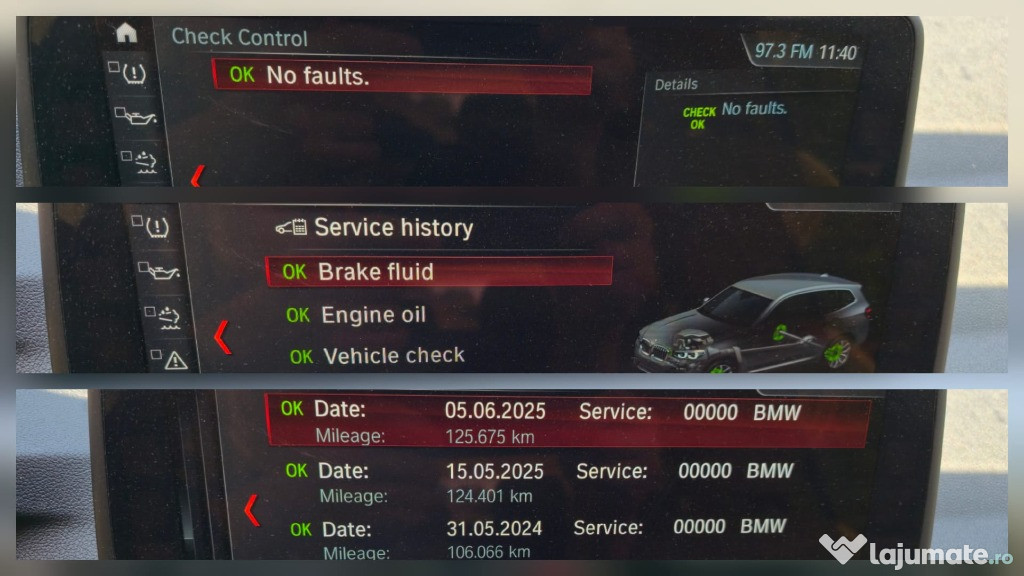1024x576 pixels.
Task: Open the 15.05.2025 service record
Action: click(566, 481)
